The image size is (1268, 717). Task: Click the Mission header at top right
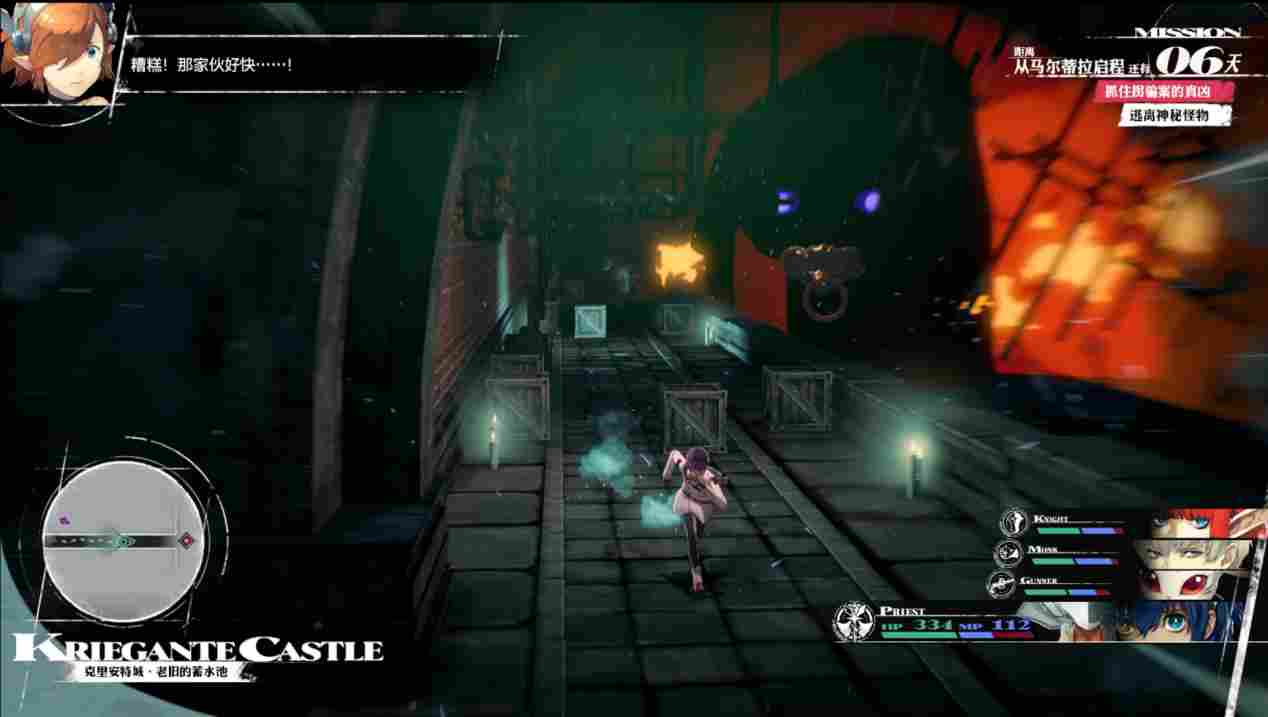coord(1188,32)
